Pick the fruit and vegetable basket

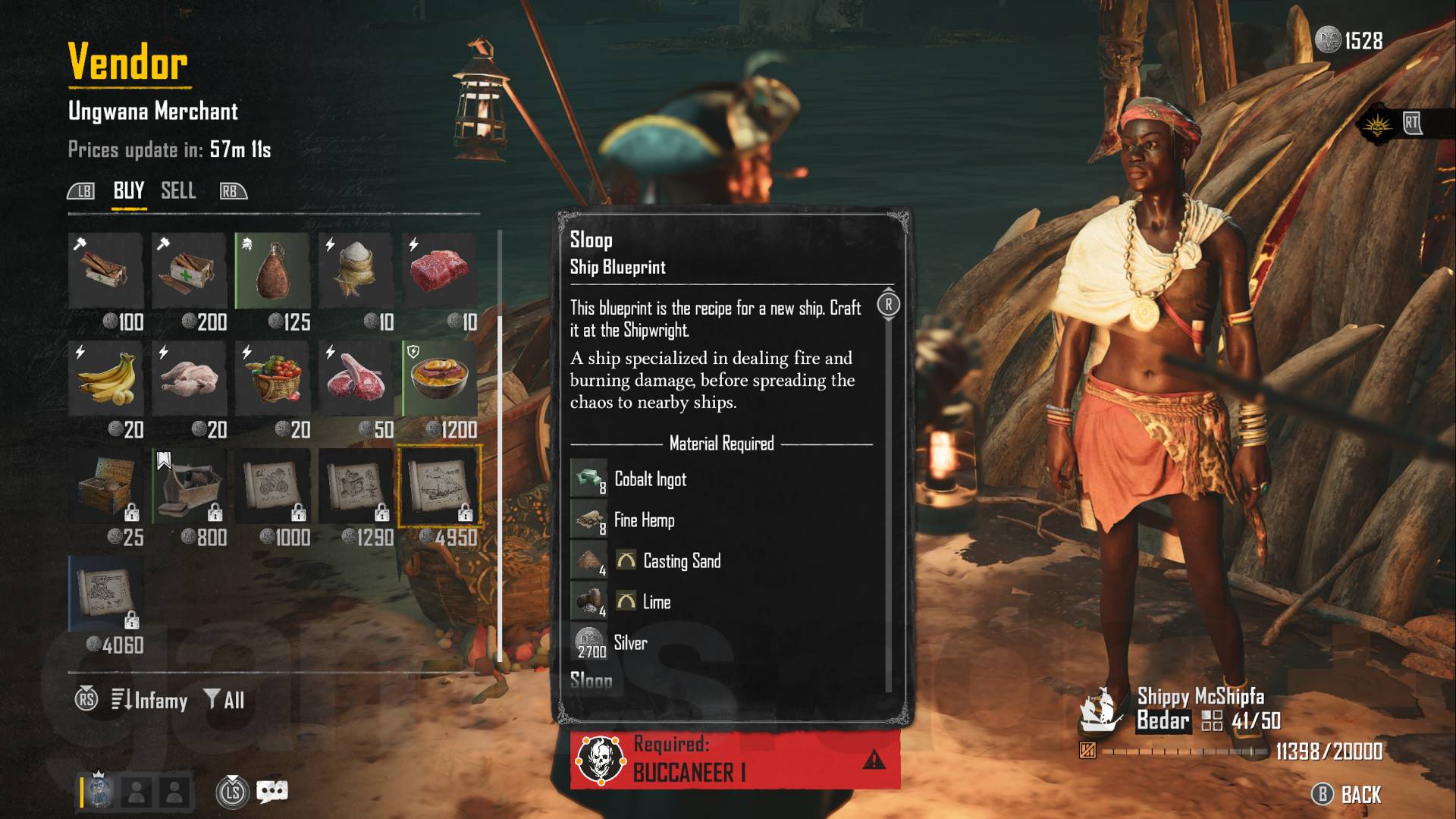click(x=273, y=378)
